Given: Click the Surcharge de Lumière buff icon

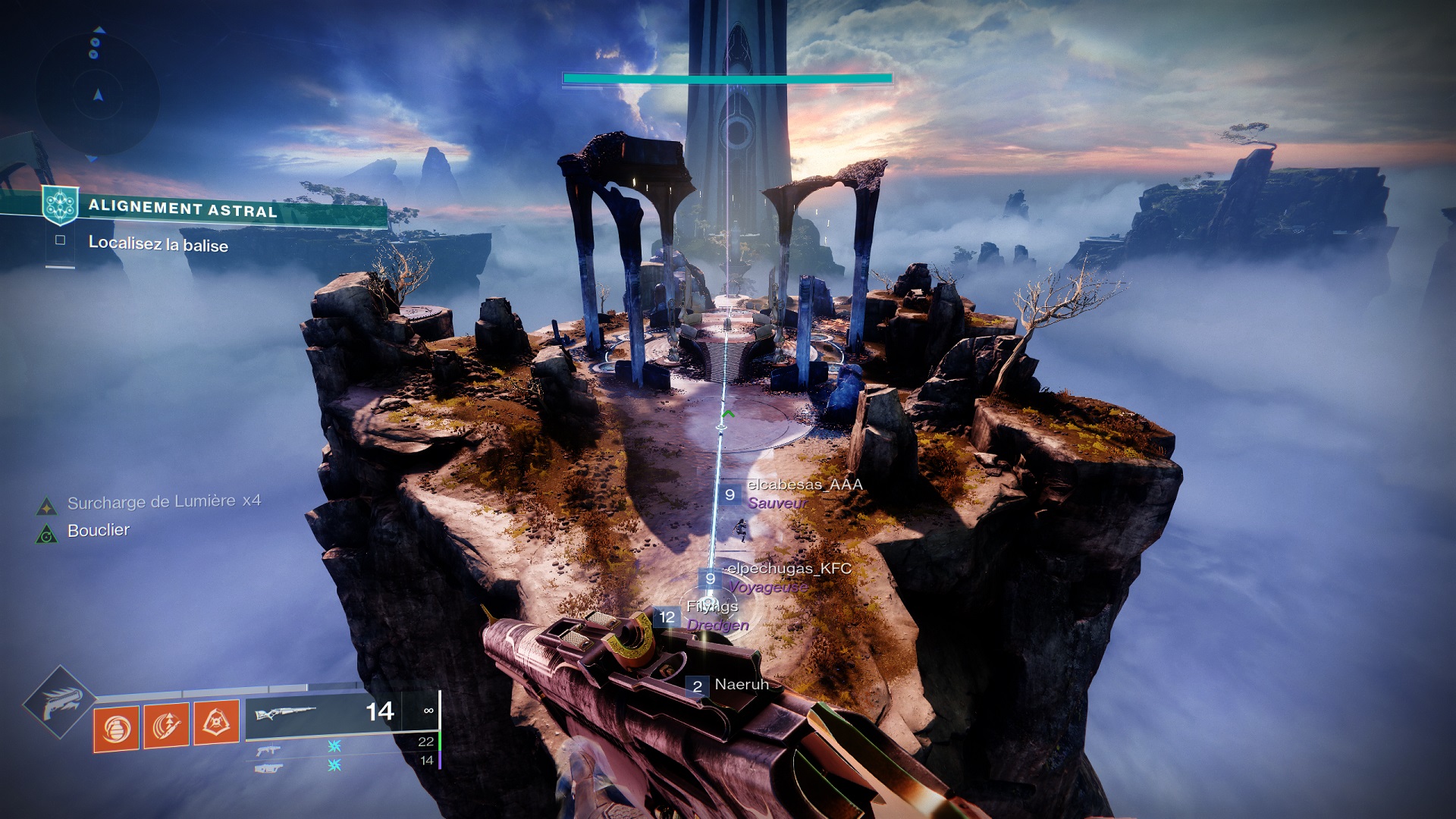Looking at the screenshot, I should tap(47, 506).
